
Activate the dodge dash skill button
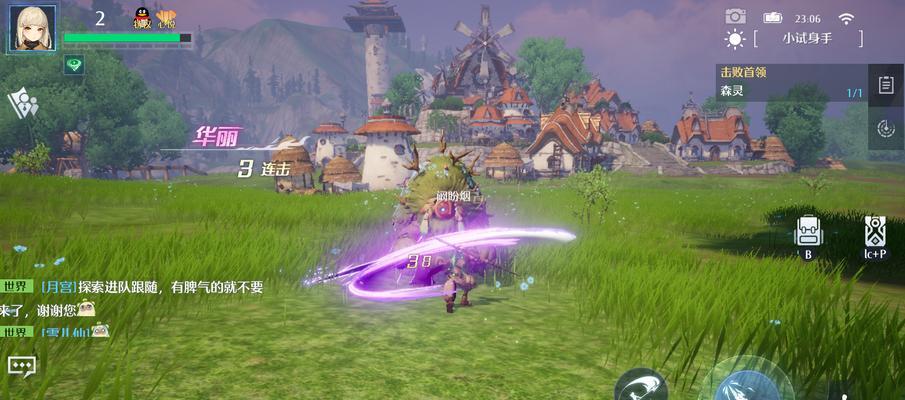640,385
